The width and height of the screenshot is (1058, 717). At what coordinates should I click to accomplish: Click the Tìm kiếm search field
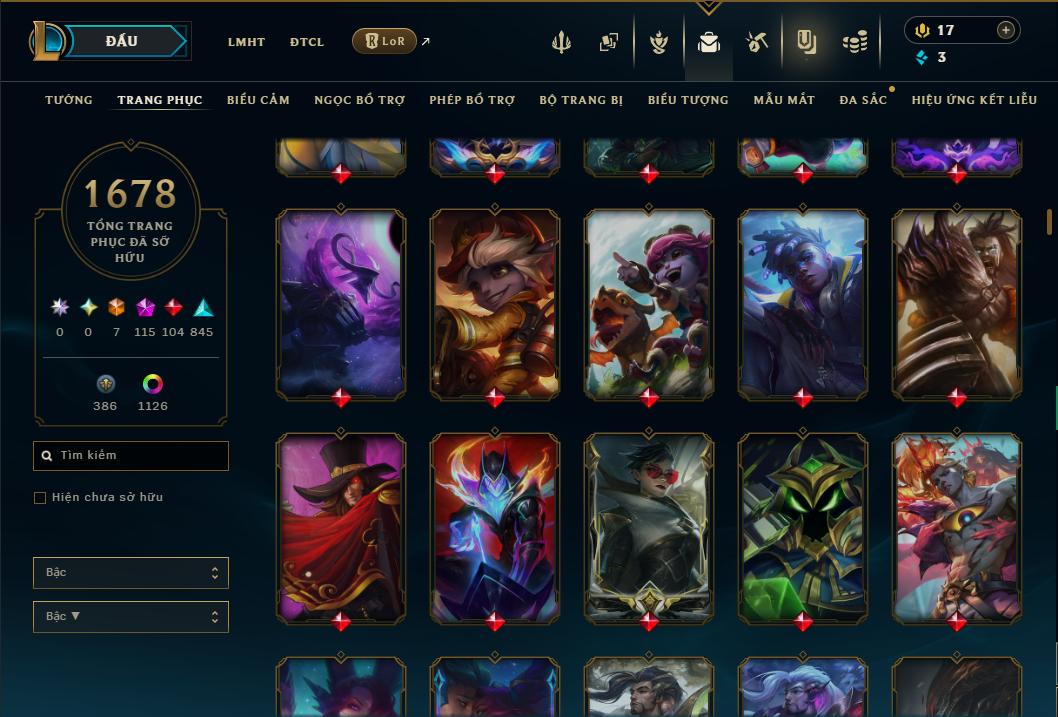pos(131,456)
